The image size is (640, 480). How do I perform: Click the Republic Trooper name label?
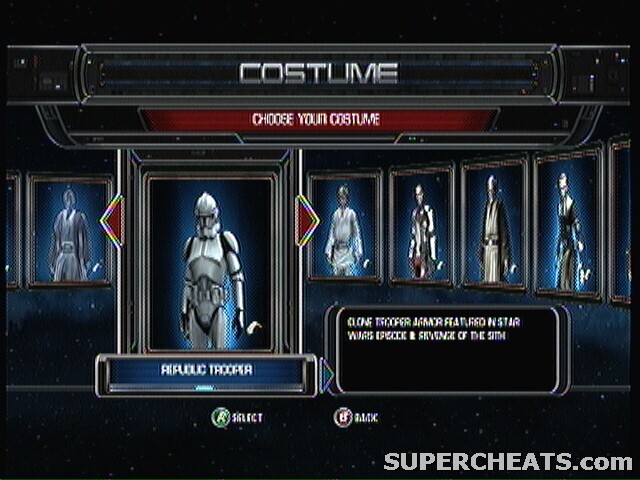point(206,370)
